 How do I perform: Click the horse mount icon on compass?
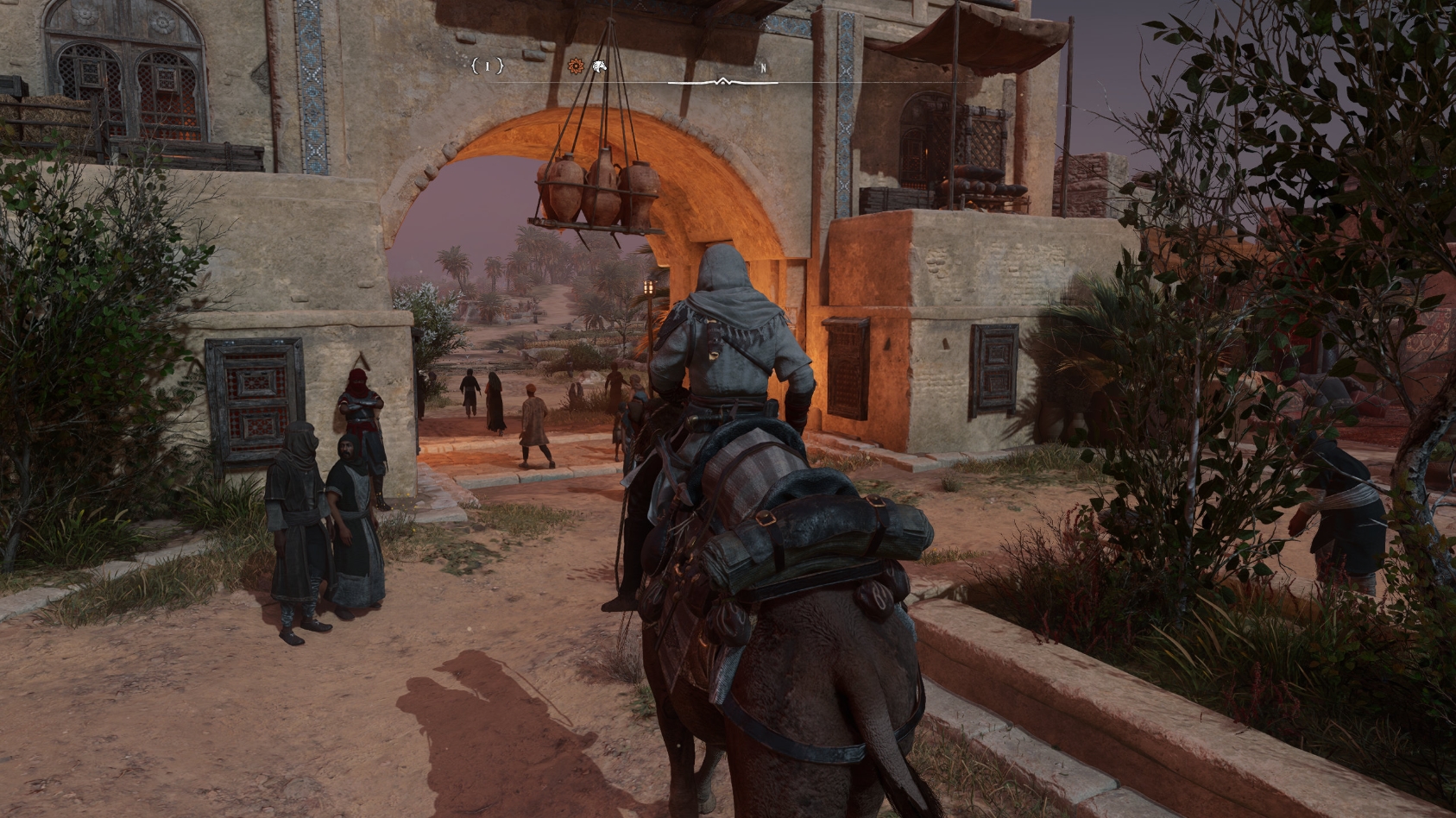(x=599, y=66)
